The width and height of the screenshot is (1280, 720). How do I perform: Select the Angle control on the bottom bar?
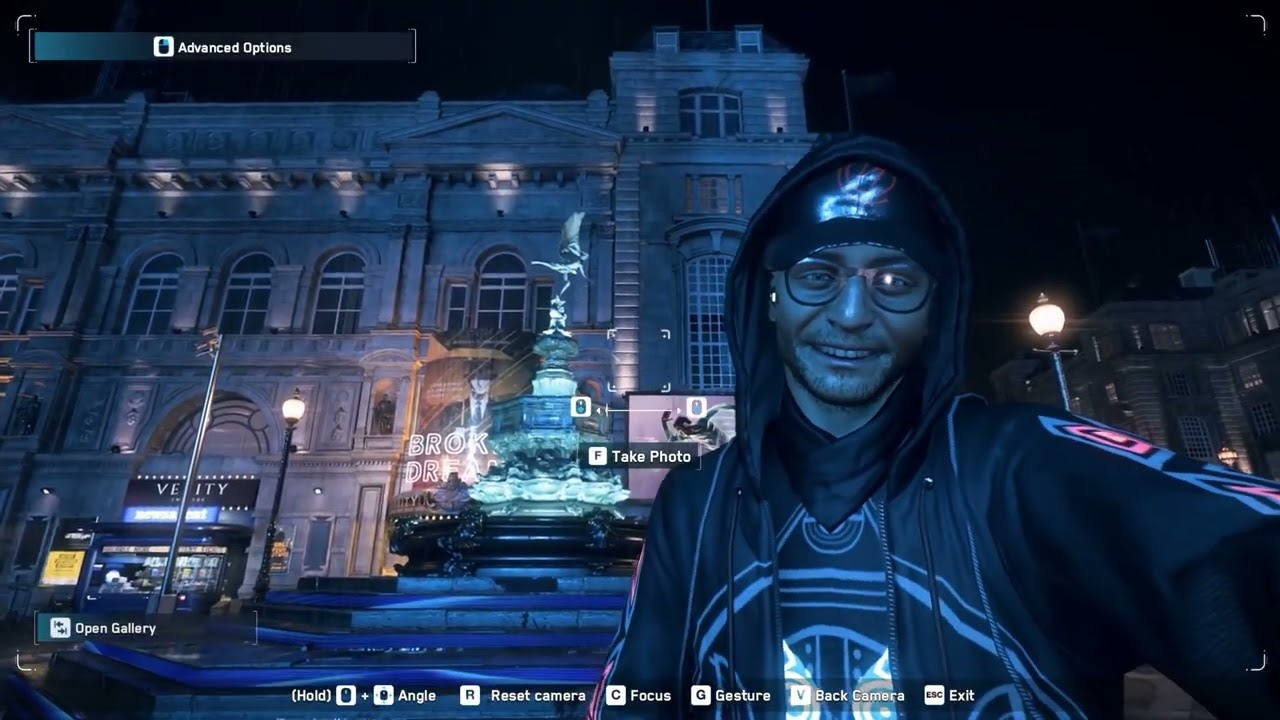tap(417, 695)
